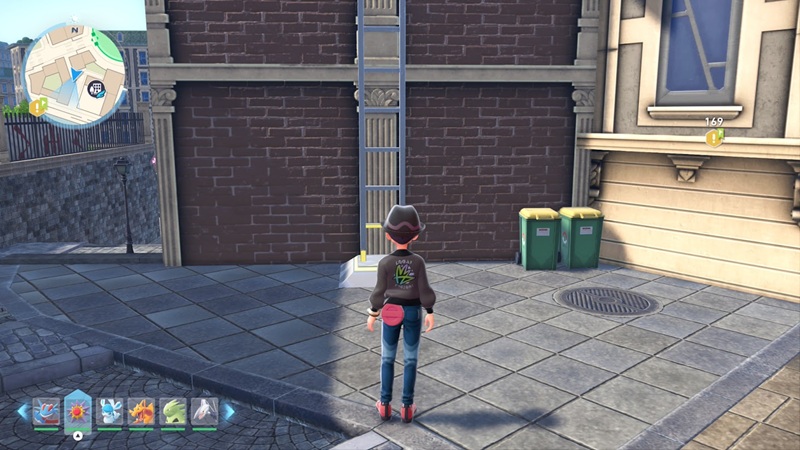This screenshot has height=450, width=800.
Task: Select the yellow waypoint marker showing 169
Action: tap(714, 137)
